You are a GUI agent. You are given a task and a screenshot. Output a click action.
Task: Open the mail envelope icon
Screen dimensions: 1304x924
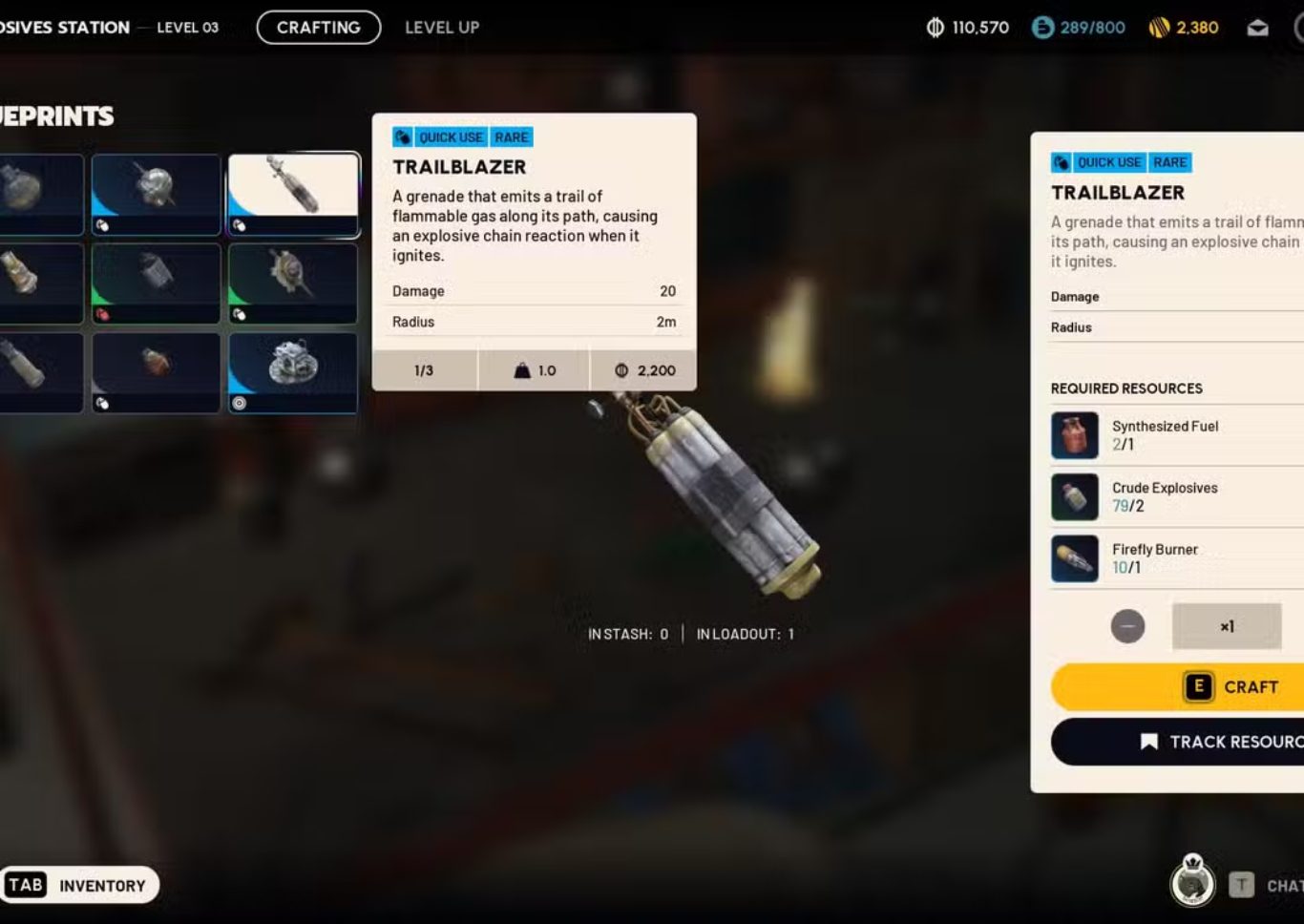[1257, 28]
